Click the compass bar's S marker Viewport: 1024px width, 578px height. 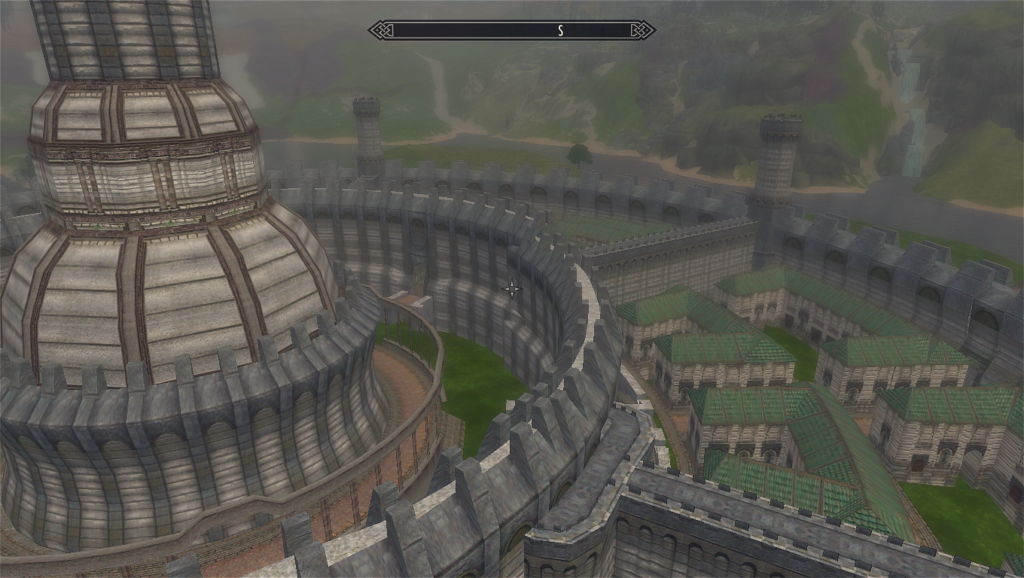coord(560,31)
